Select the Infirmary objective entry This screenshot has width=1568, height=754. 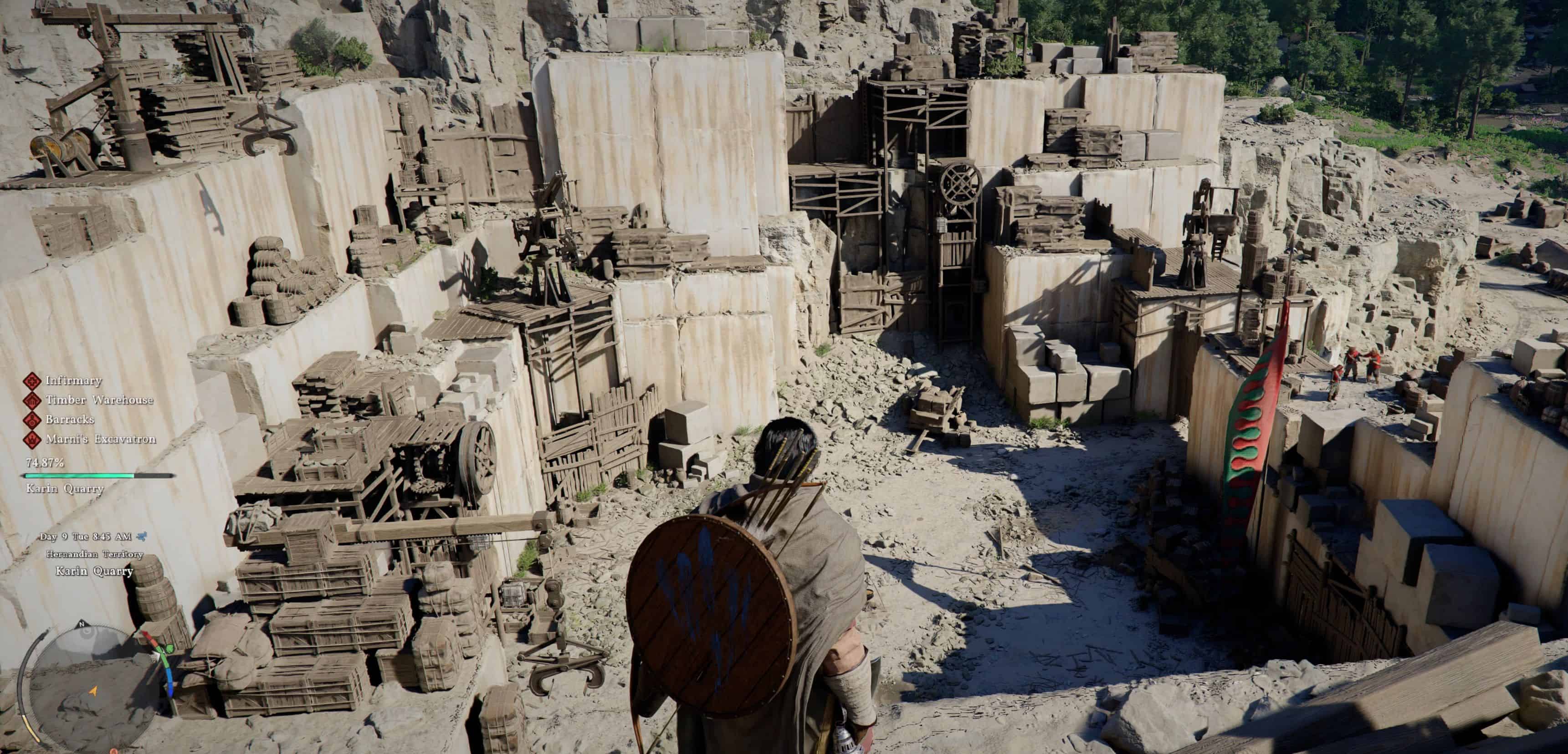tap(73, 381)
